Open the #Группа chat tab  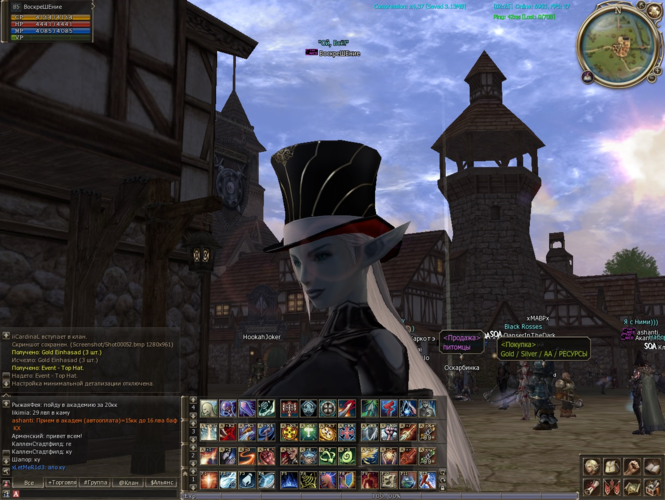click(97, 482)
